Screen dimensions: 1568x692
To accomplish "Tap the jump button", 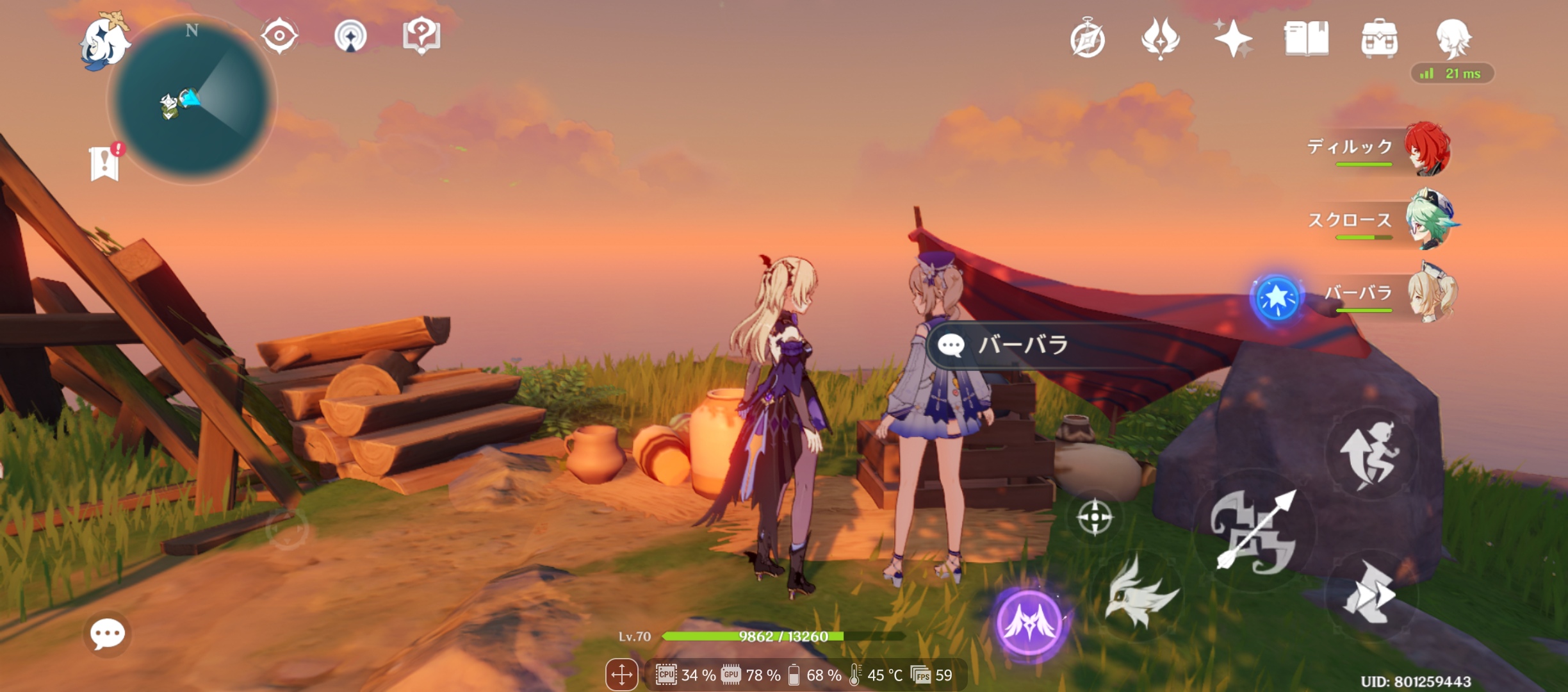I will coord(1370,455).
